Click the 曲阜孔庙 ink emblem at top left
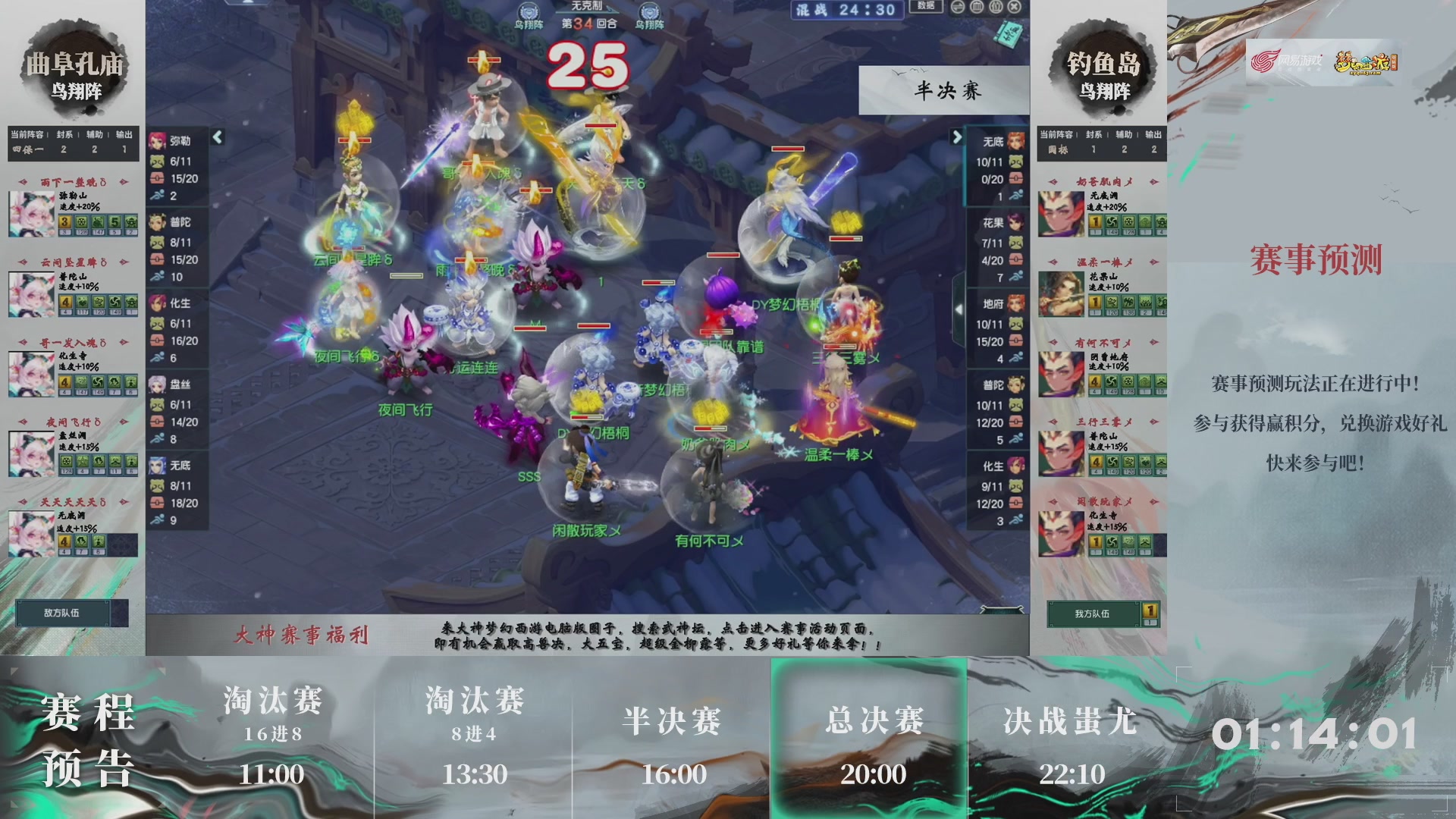Viewport: 1456px width, 819px height. (73, 64)
